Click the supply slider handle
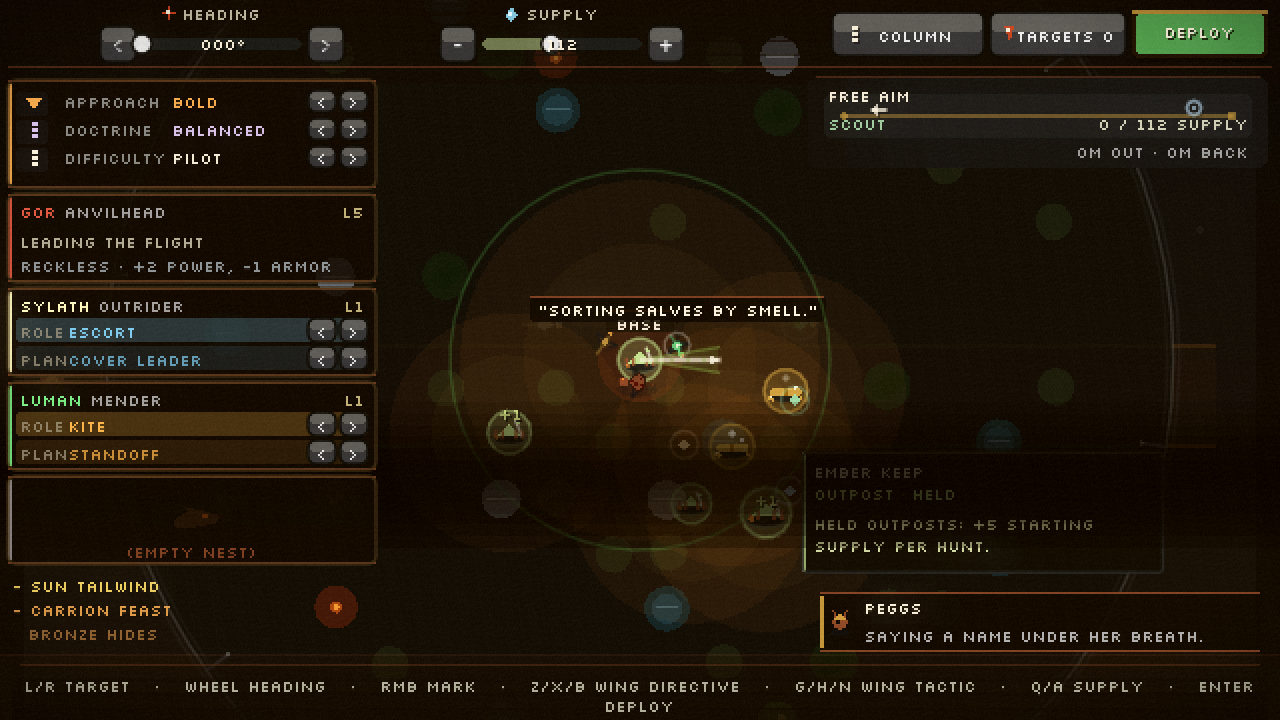Screen dimensions: 1280x720 tap(552, 44)
